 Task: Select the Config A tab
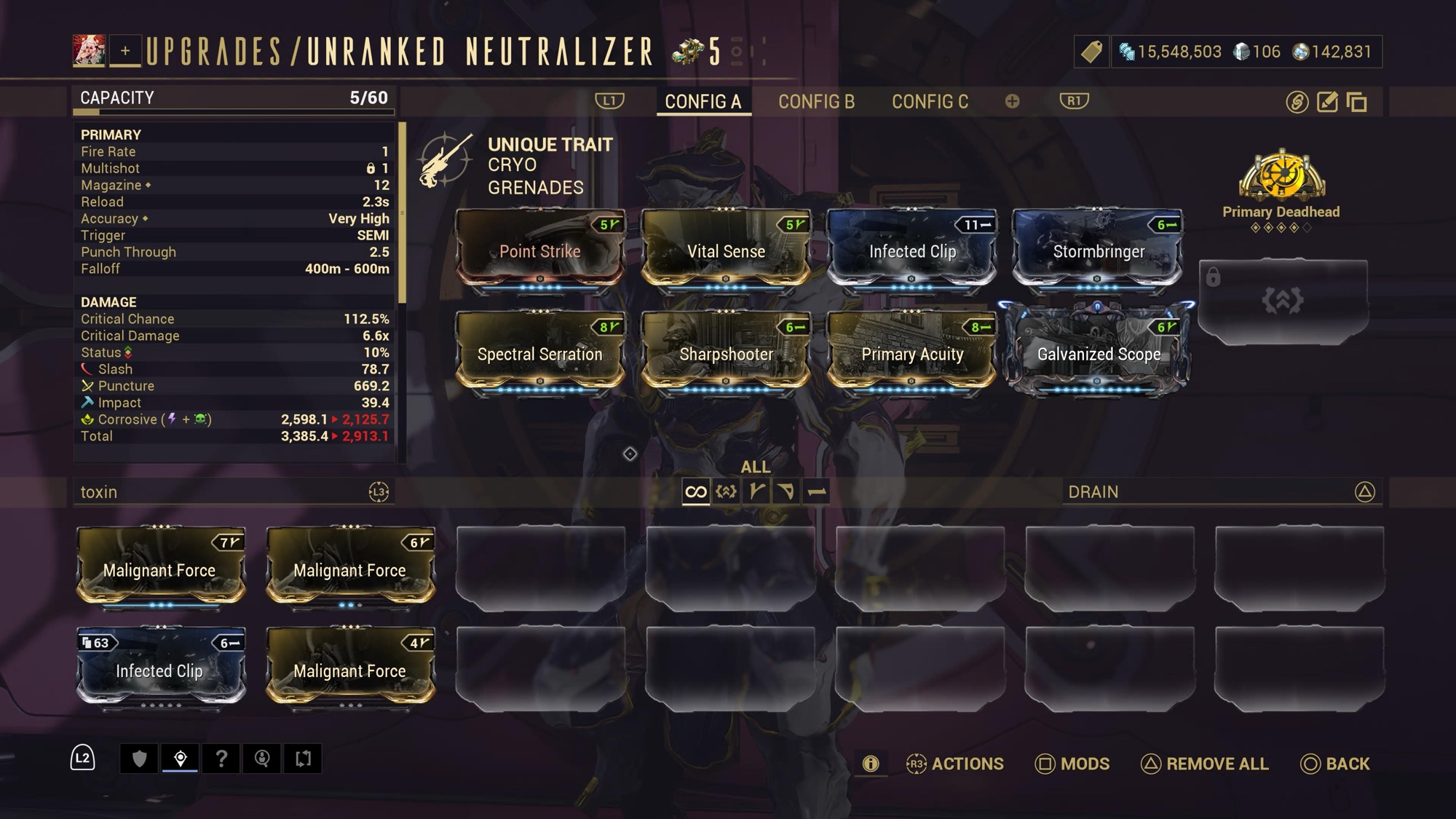tap(703, 102)
